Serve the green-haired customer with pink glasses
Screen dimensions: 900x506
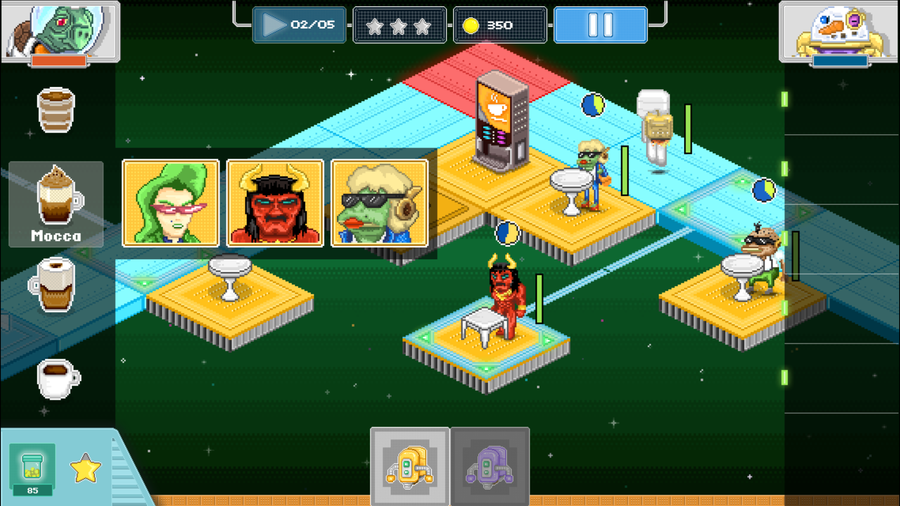pyautogui.click(x=171, y=203)
